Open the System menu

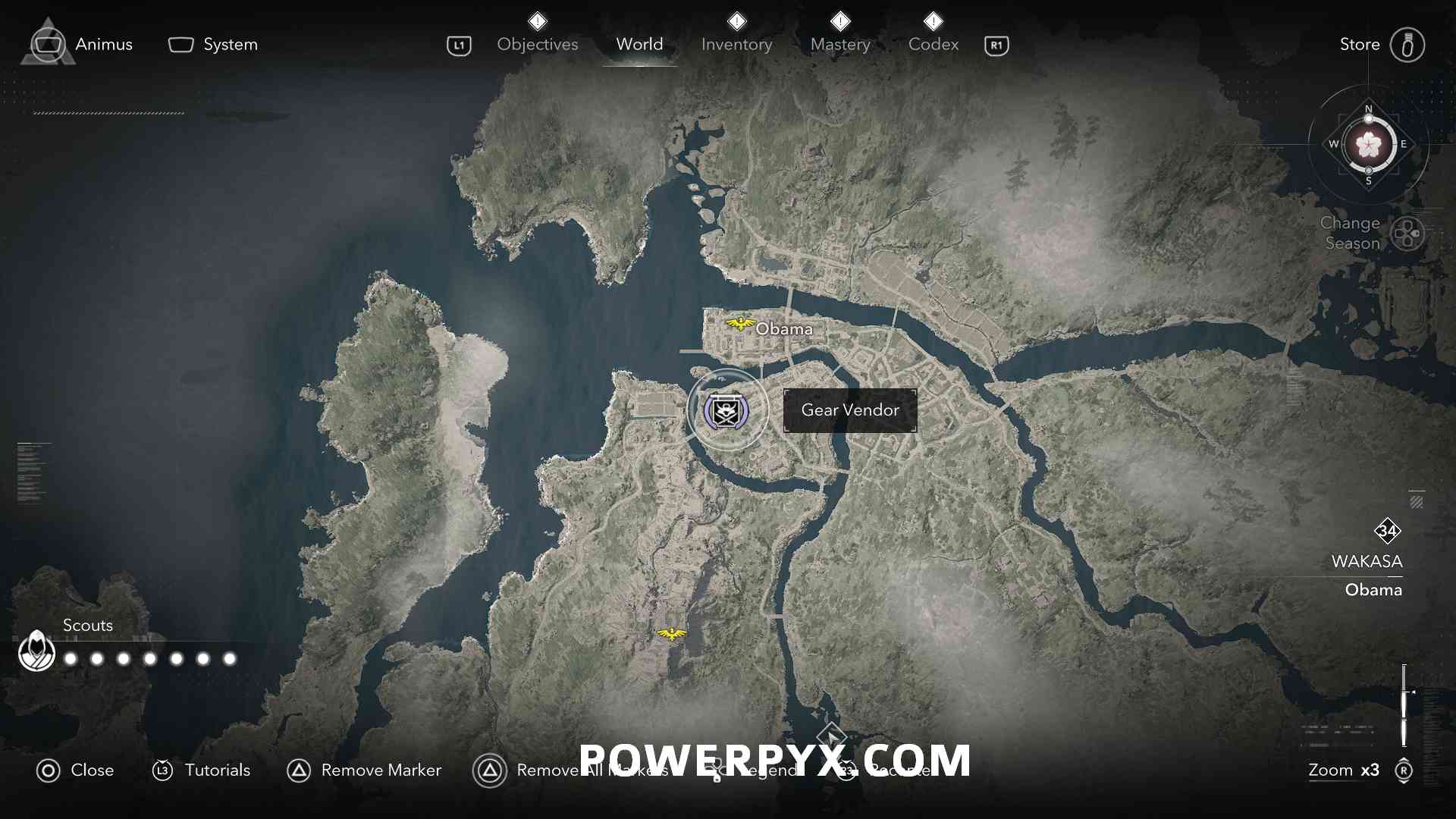point(213,45)
